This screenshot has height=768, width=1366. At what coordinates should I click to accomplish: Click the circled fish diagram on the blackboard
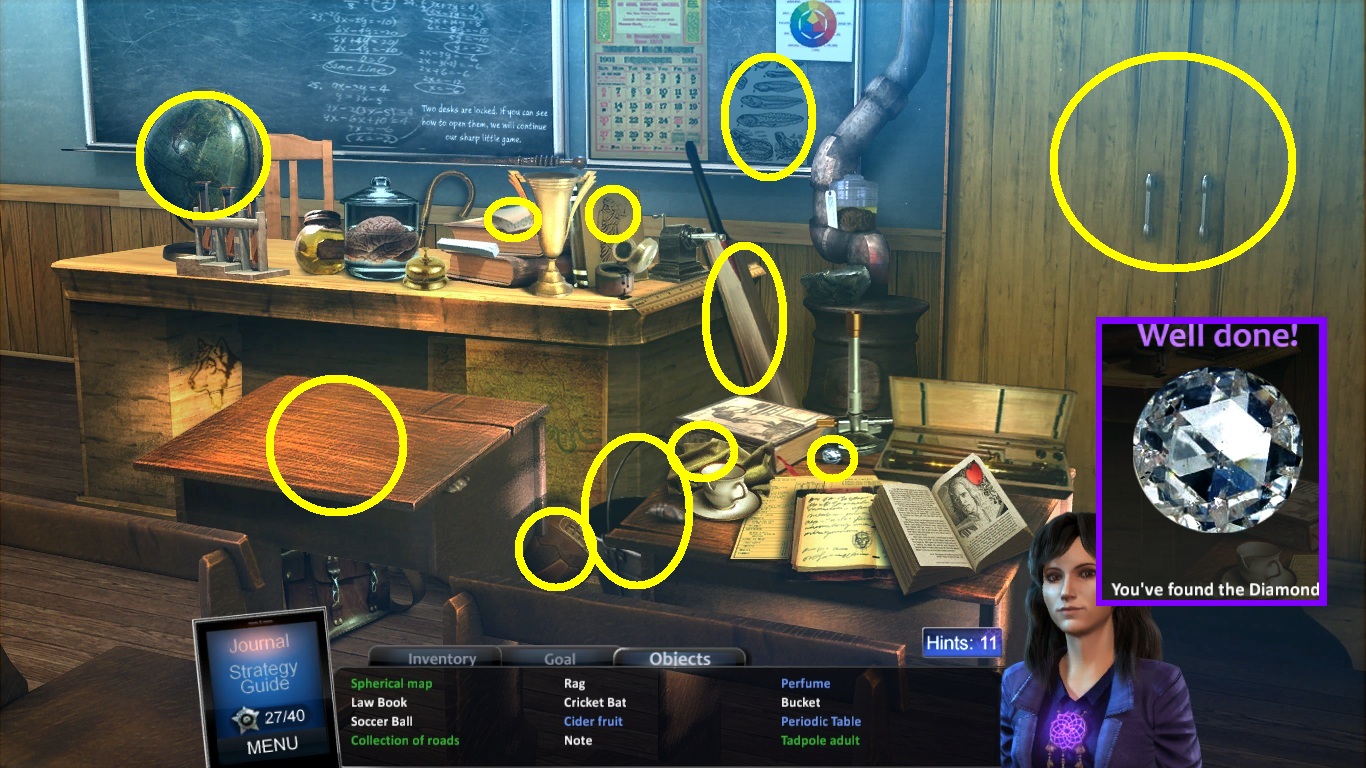pos(770,115)
